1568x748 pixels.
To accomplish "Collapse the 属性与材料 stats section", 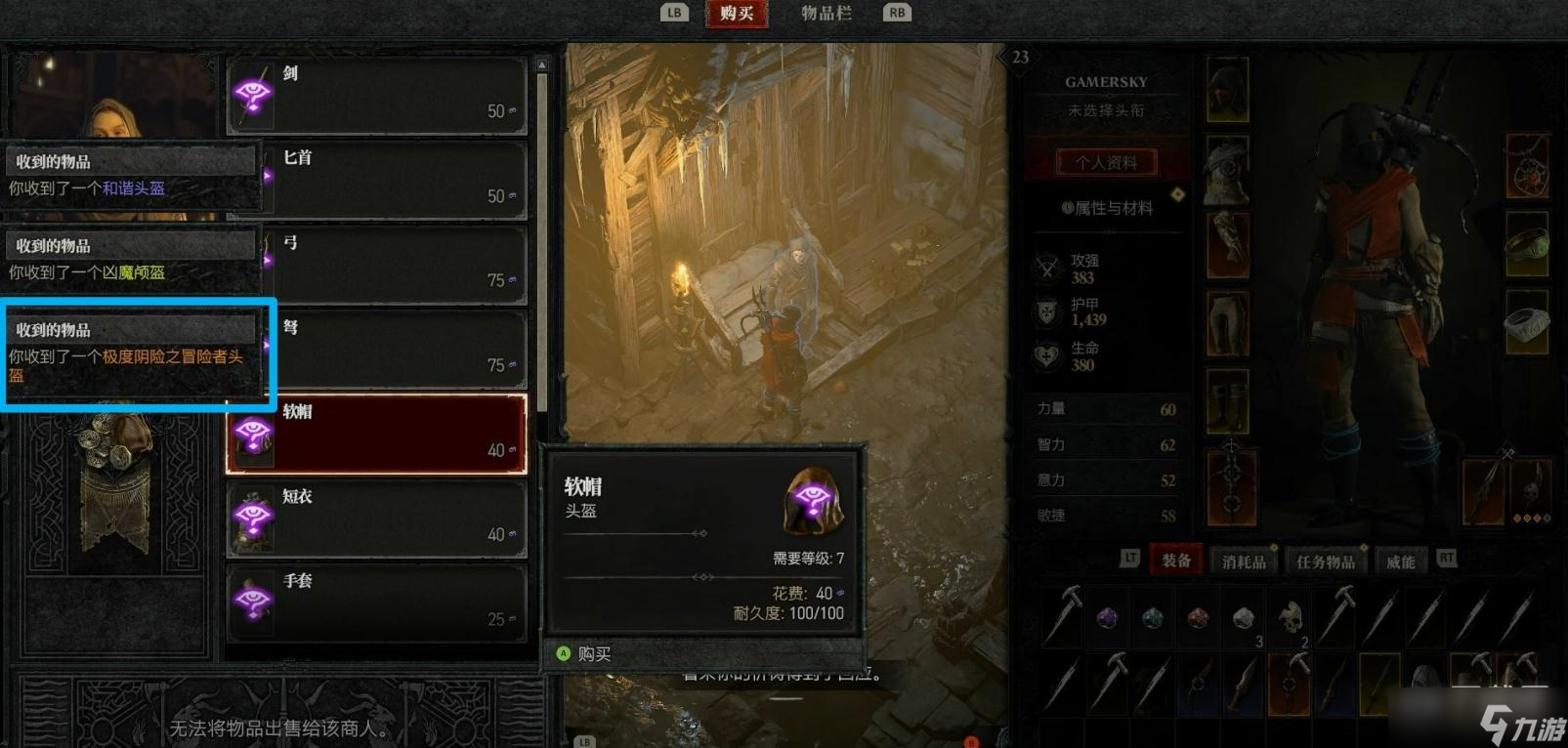I will click(x=1104, y=207).
